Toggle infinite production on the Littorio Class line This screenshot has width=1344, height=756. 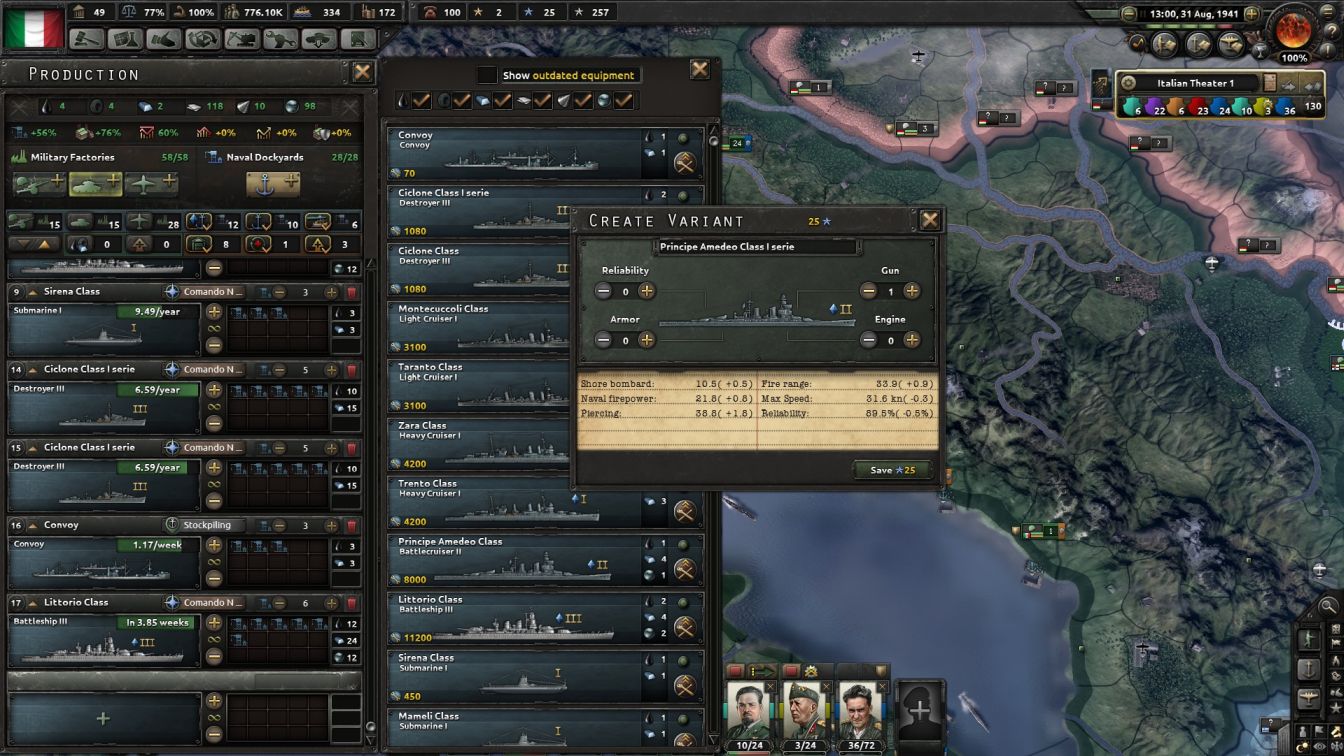click(215, 640)
